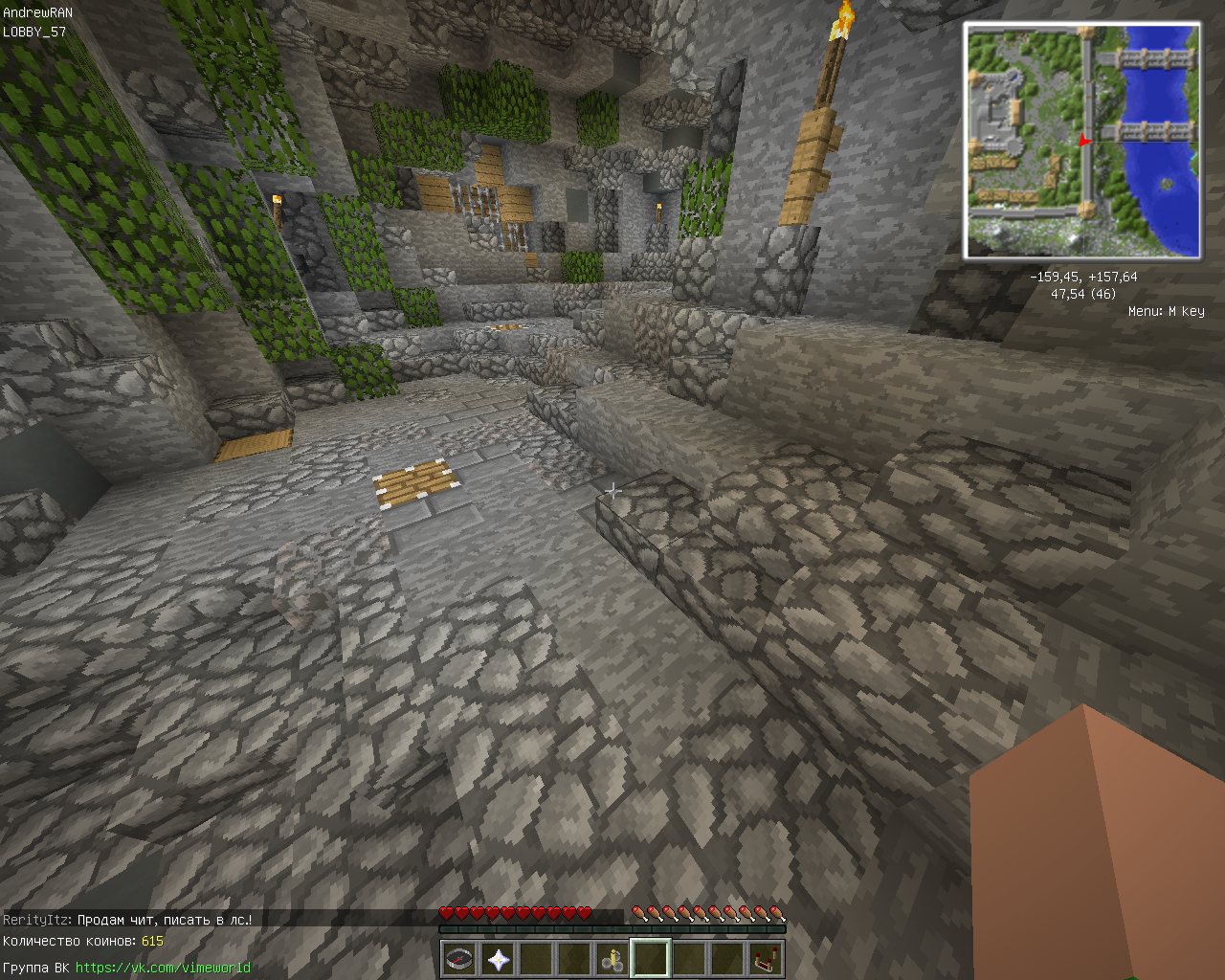
Task: Select the redstone comparator hotbar slot
Action: [x=766, y=959]
